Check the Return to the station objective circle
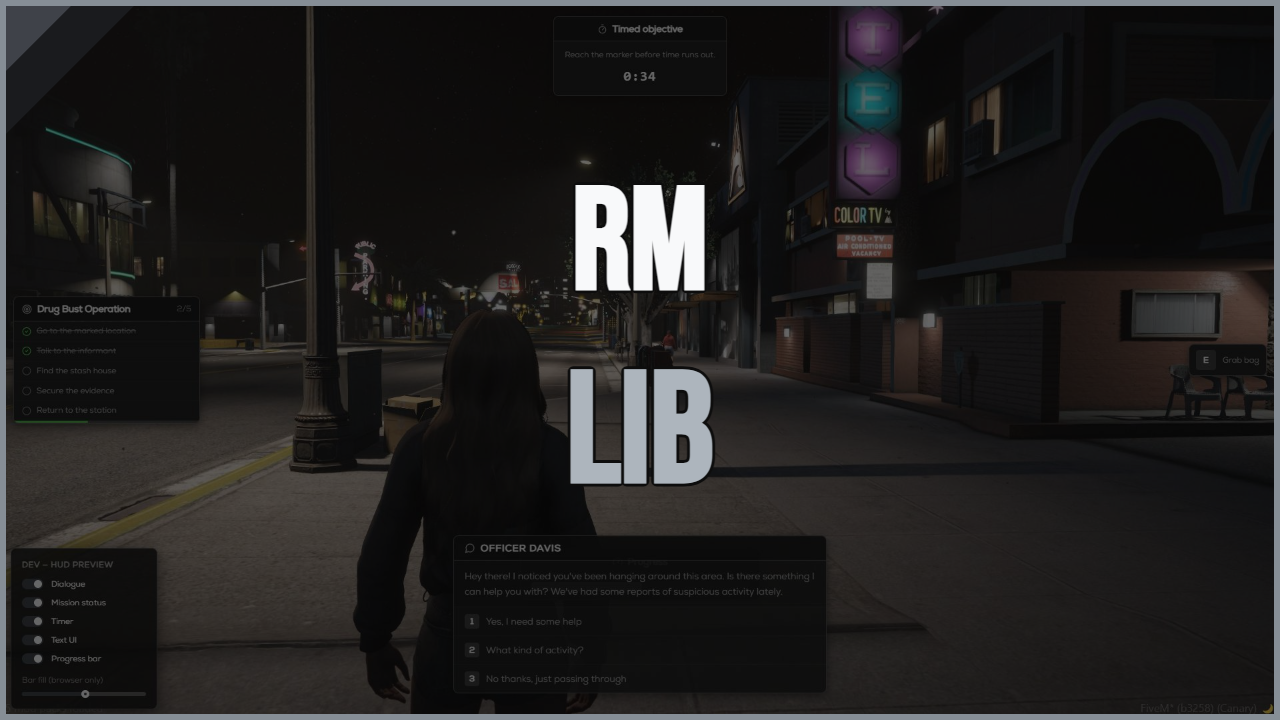Screen dimensions: 1280x720 (x=26, y=410)
